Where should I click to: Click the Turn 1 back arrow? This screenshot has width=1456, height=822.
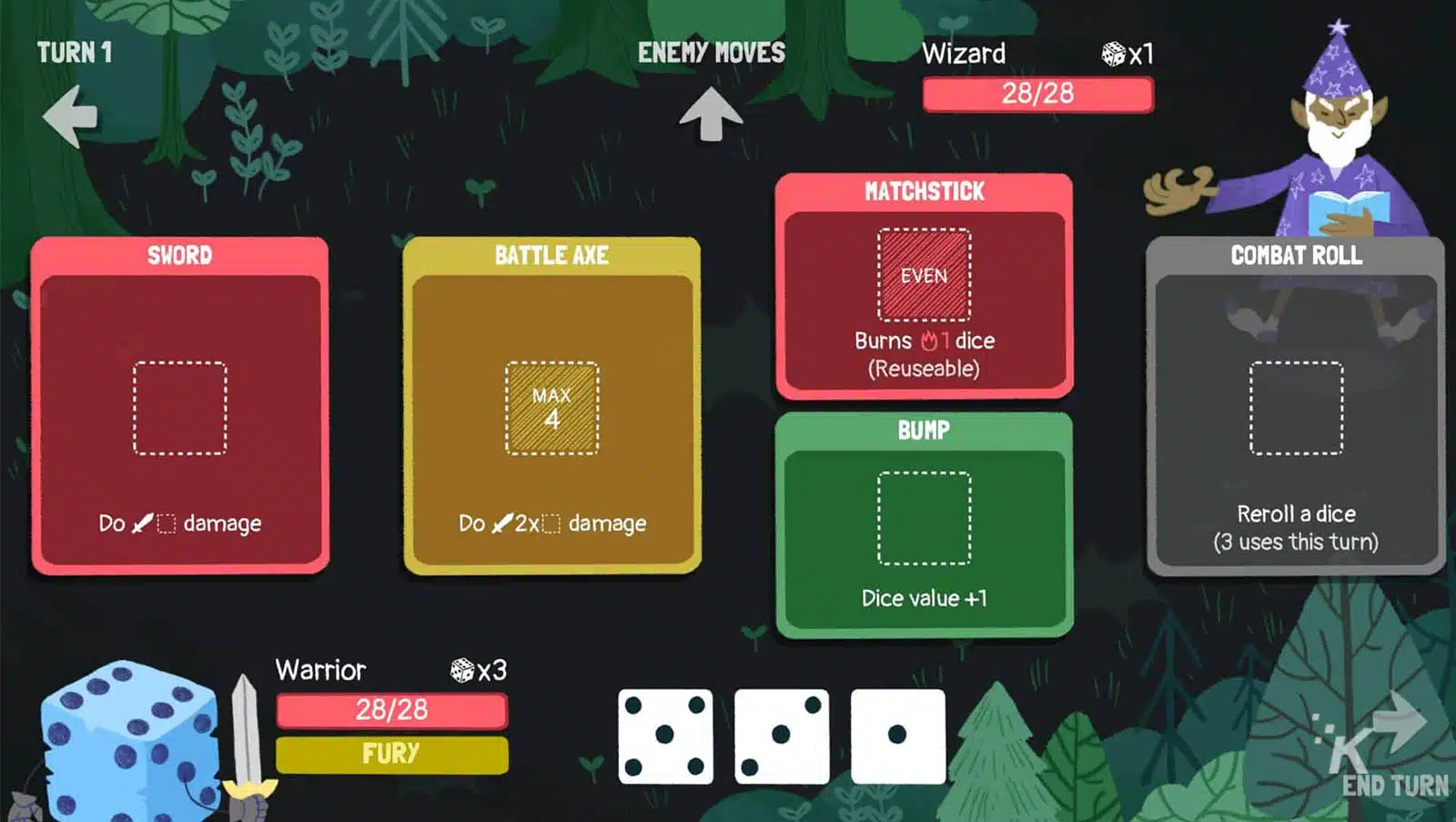[71, 117]
